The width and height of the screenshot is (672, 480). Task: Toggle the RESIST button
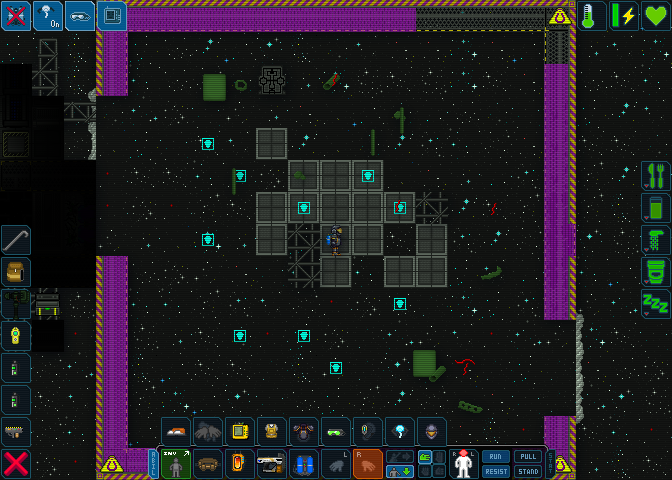point(496,471)
